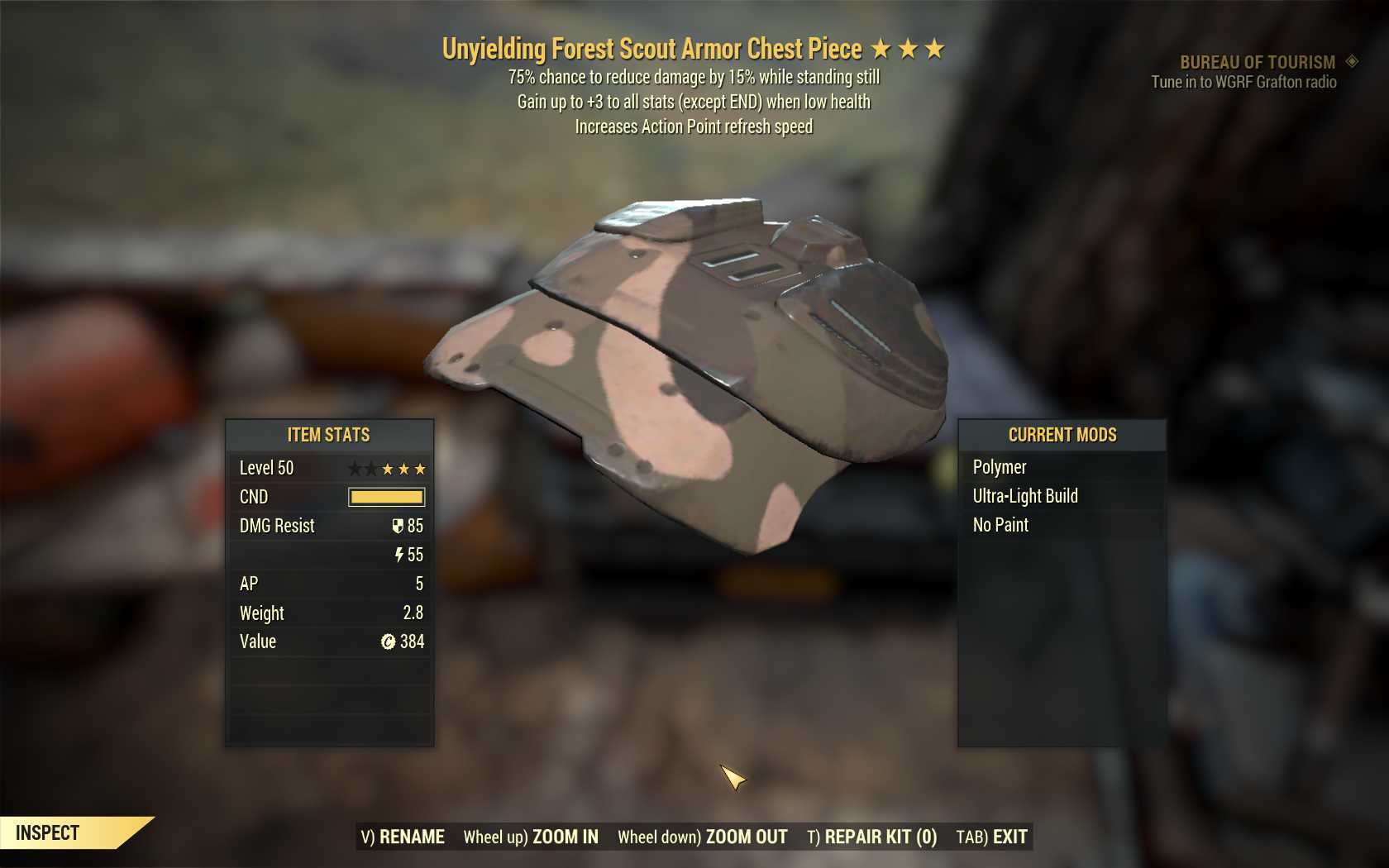Exit the inspect screen
The image size is (1389, 868).
pyautogui.click(x=992, y=837)
